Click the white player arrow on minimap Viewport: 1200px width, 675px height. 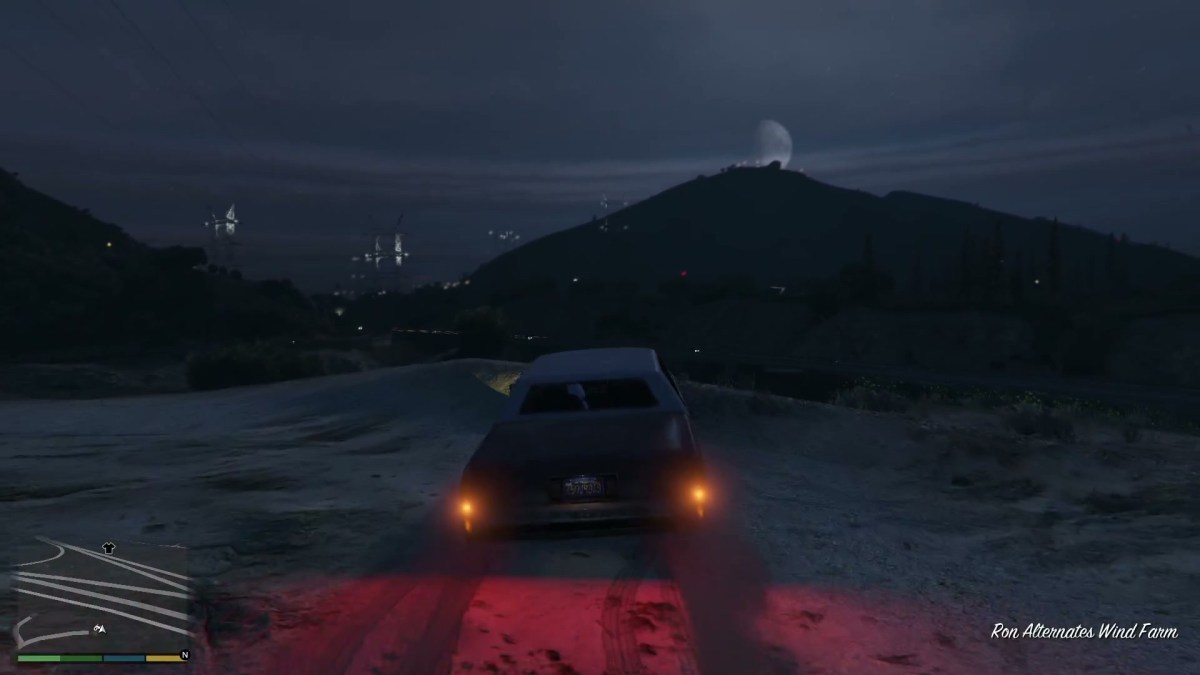pyautogui.click(x=101, y=628)
